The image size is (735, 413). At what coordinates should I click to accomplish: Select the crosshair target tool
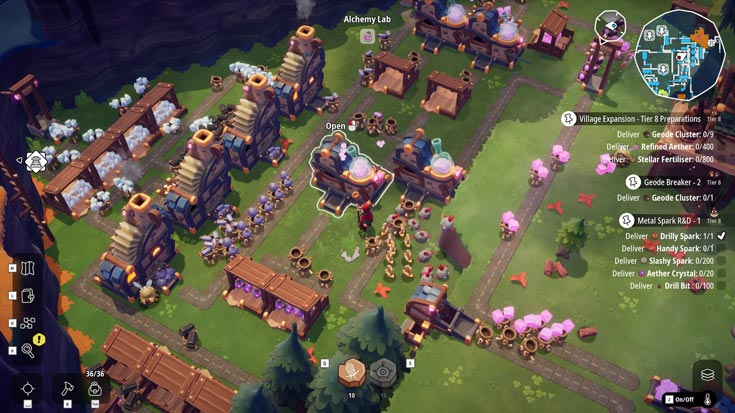point(28,388)
